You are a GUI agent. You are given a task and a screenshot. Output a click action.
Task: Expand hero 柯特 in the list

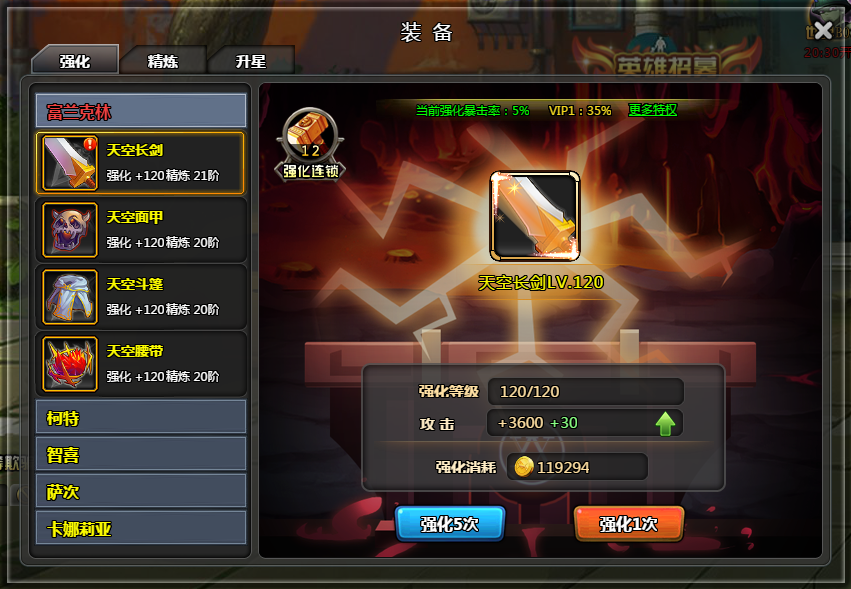141,417
